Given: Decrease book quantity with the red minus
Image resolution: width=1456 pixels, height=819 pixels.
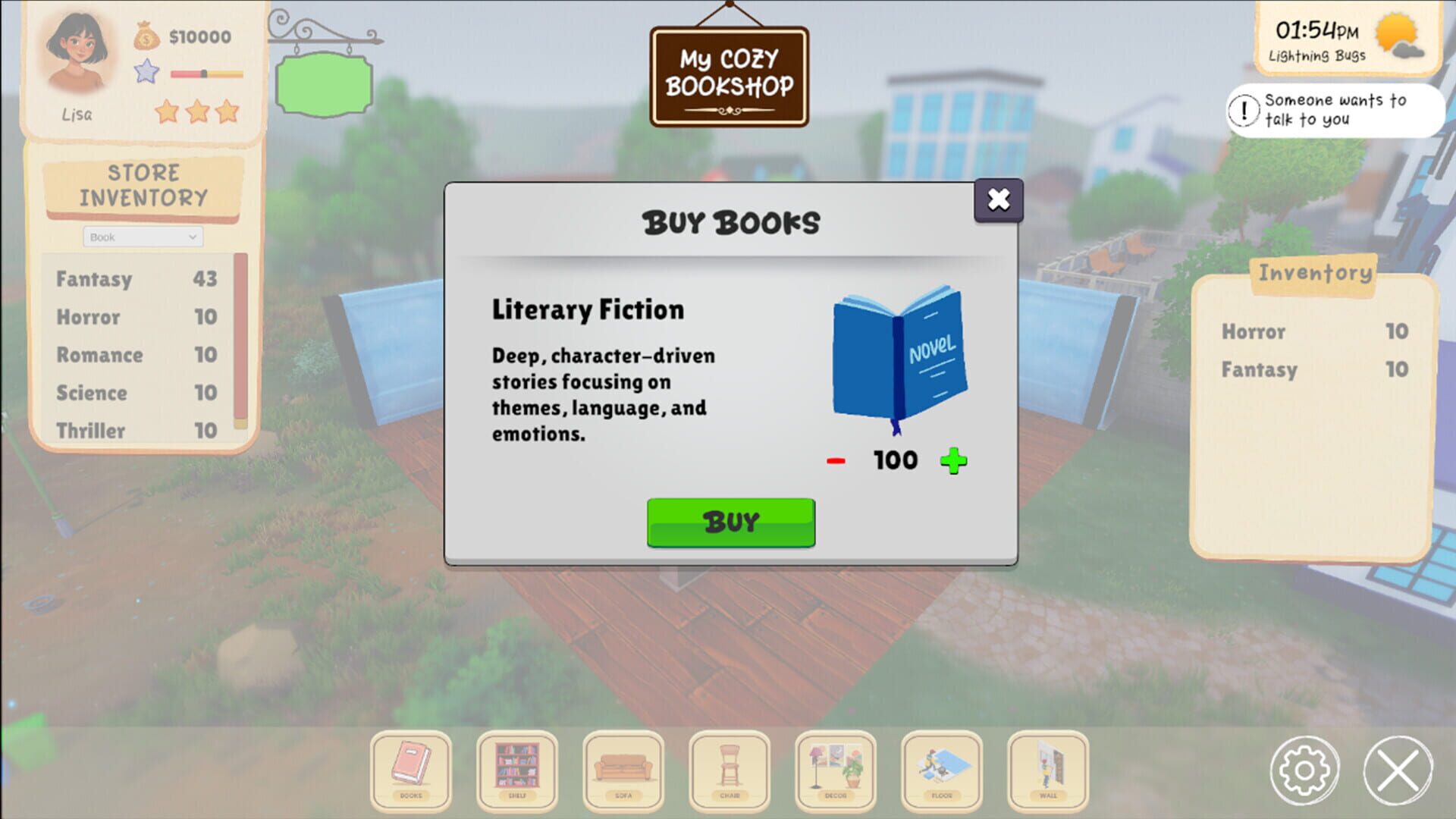Looking at the screenshot, I should (x=834, y=460).
